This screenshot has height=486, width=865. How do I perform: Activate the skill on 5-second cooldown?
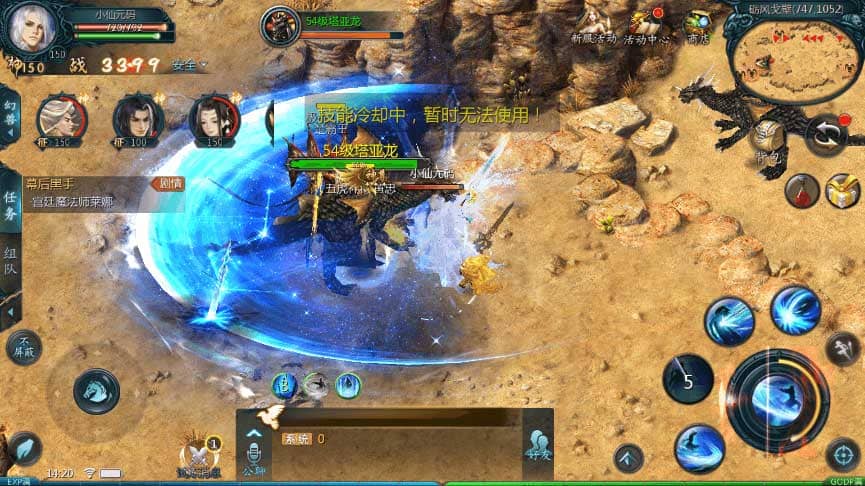tap(688, 380)
